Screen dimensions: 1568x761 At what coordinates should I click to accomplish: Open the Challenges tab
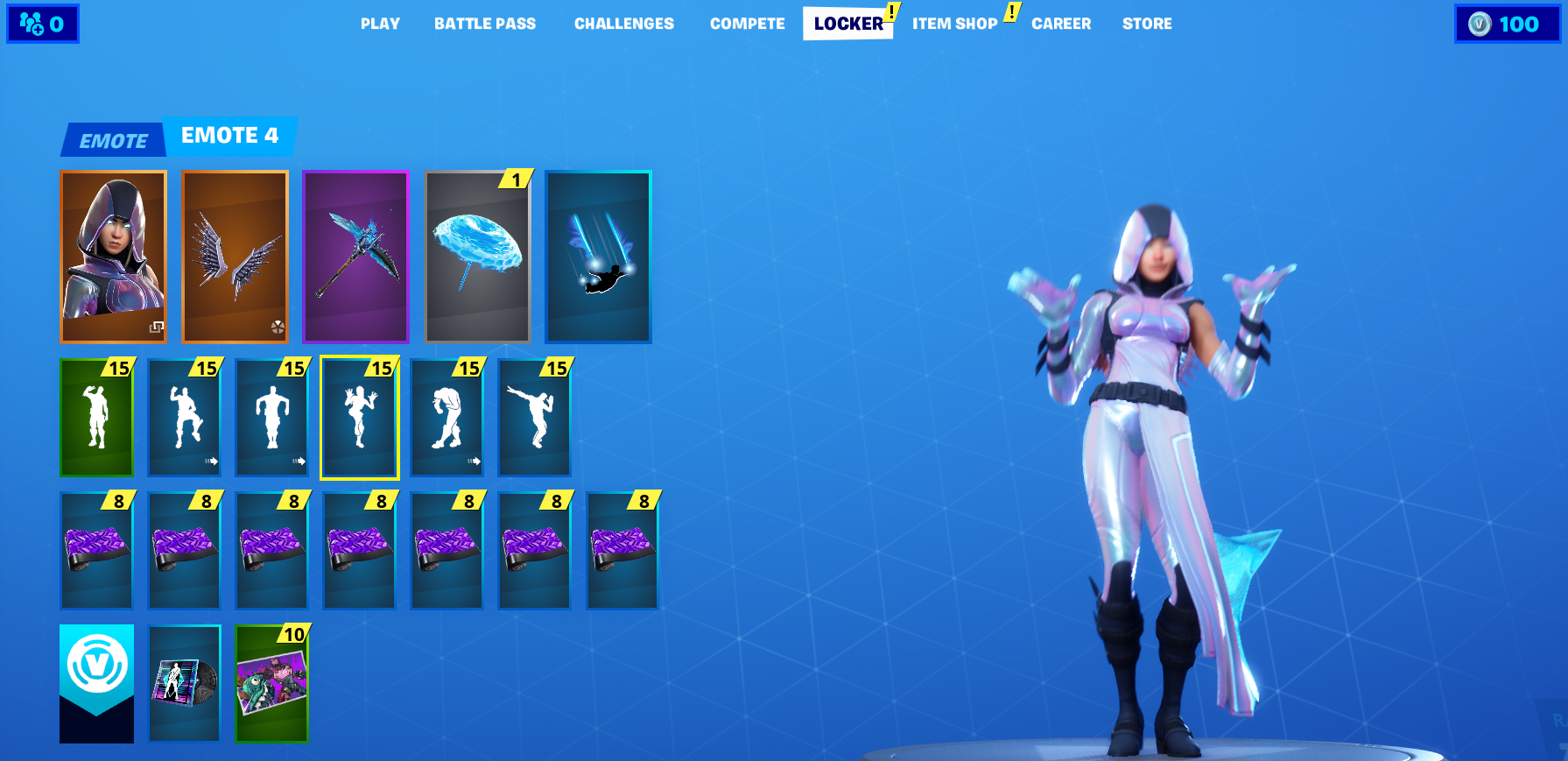coord(623,24)
